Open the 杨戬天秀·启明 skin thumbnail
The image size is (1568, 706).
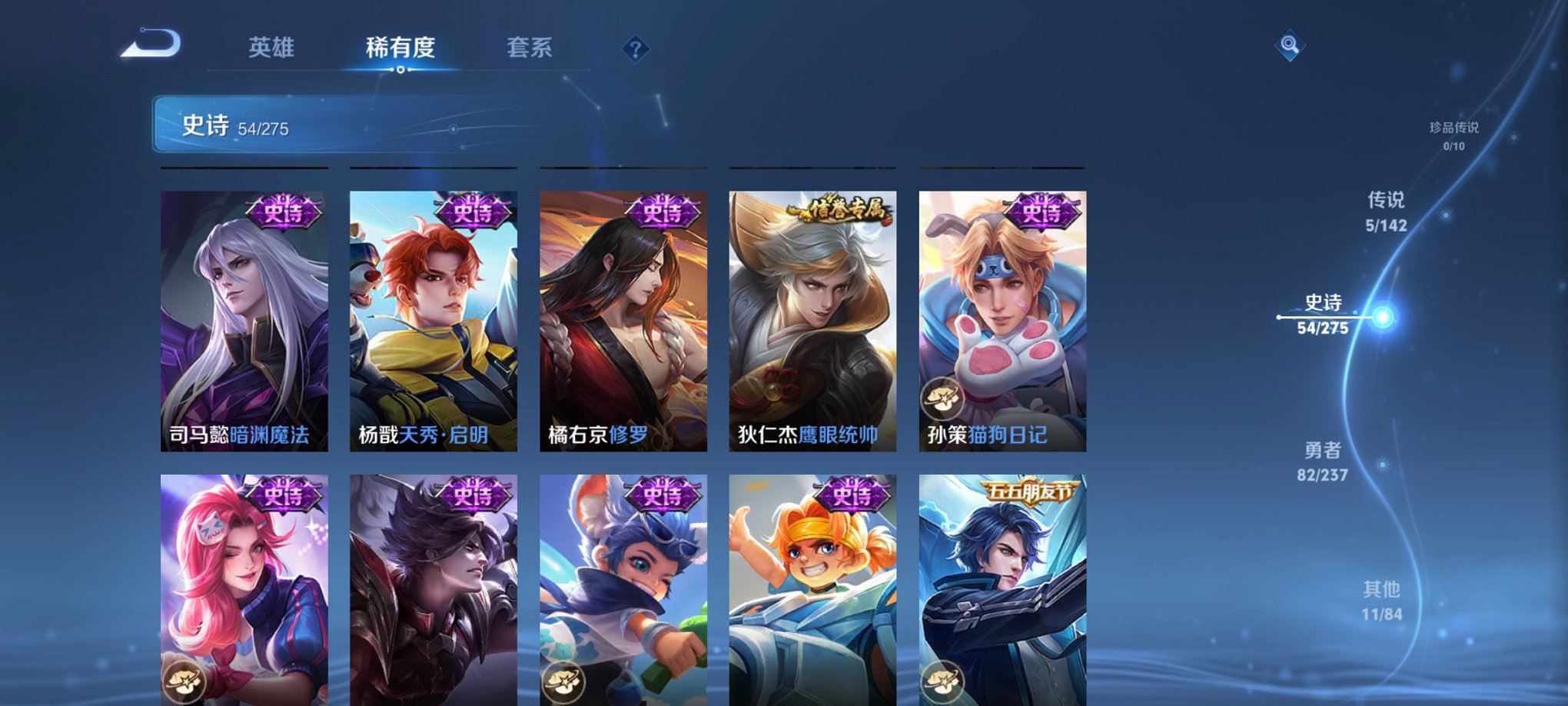pyautogui.click(x=434, y=323)
